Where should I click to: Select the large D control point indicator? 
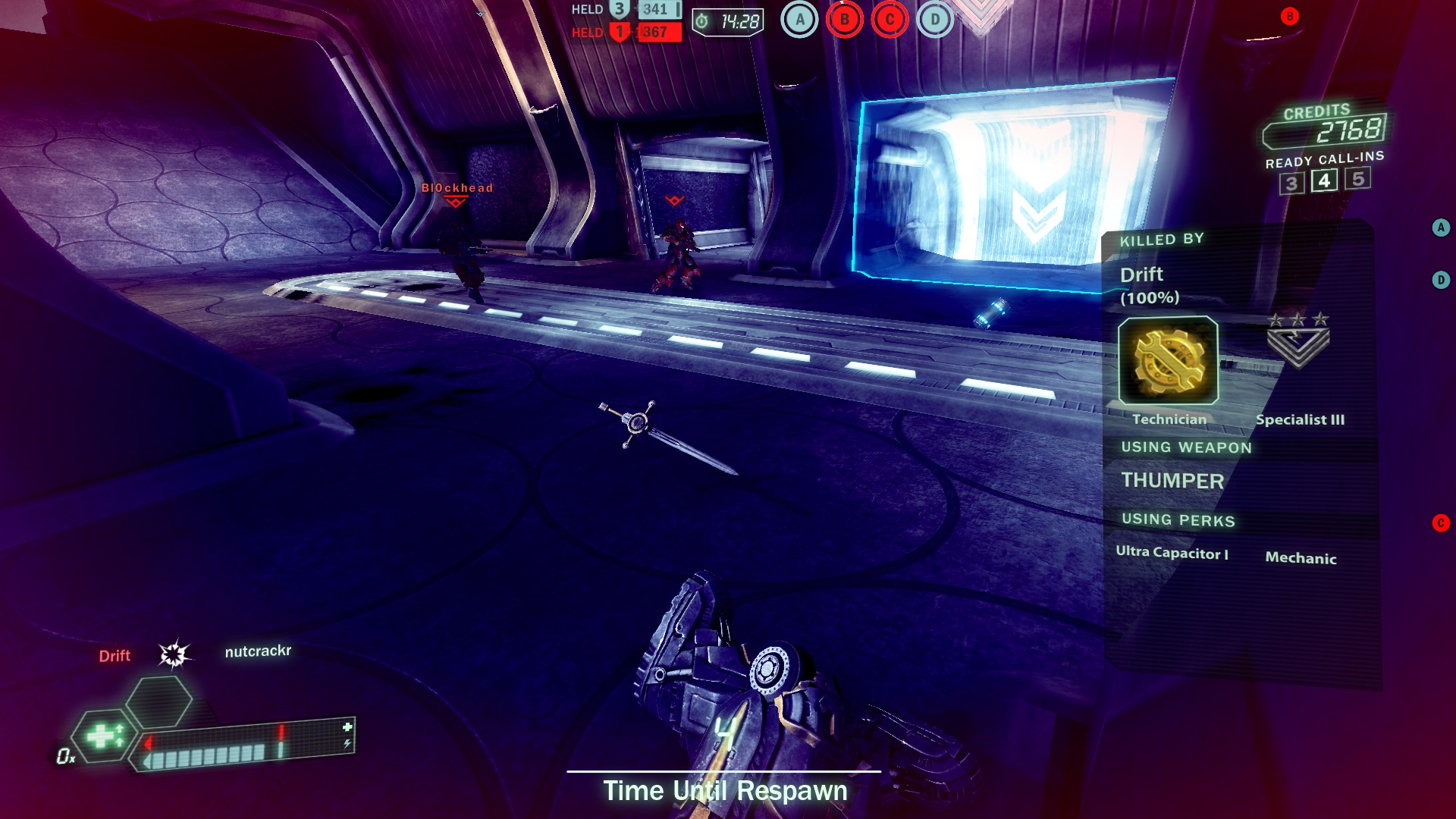(x=935, y=20)
